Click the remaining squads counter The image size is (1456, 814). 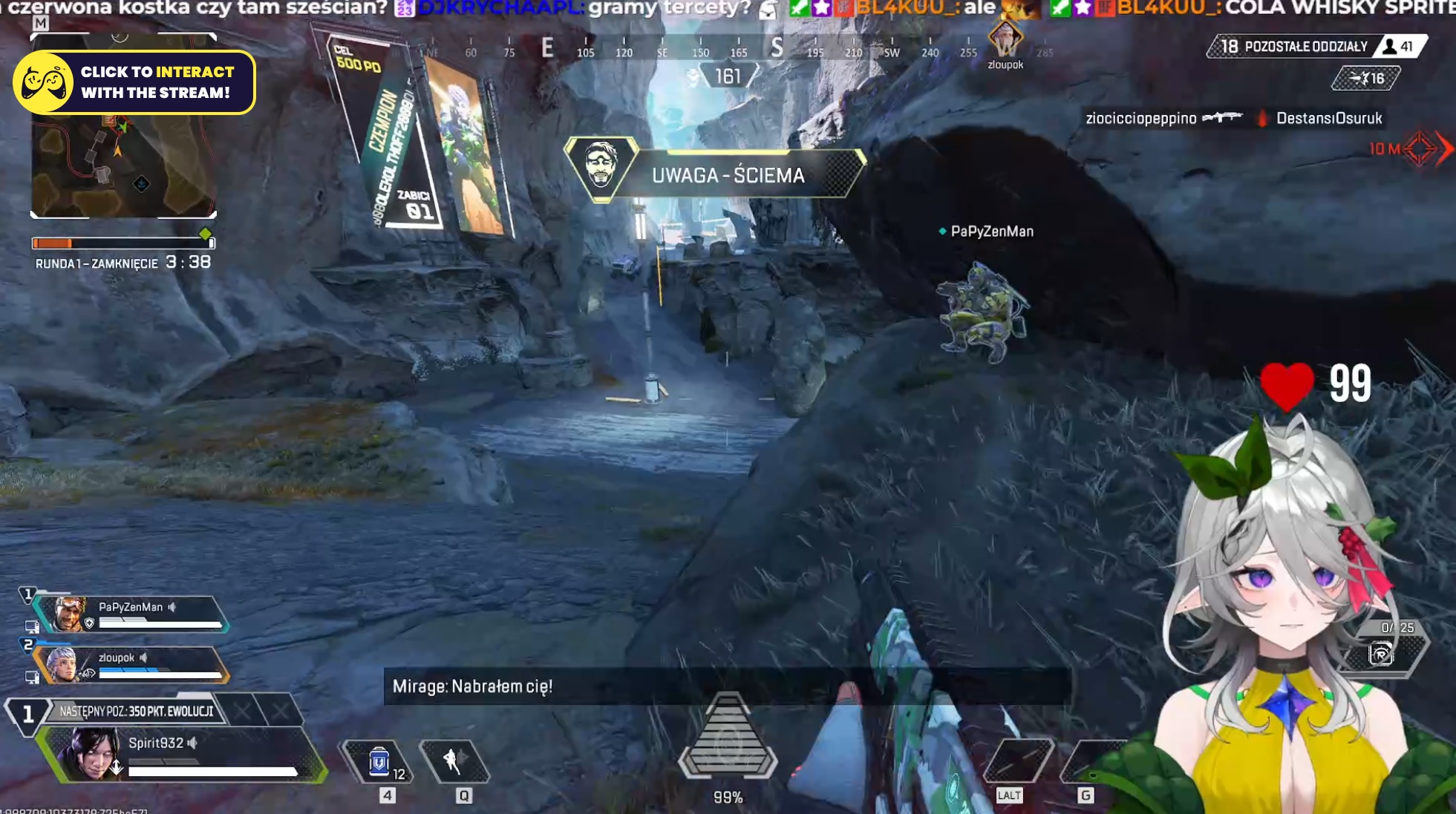pyautogui.click(x=1295, y=47)
